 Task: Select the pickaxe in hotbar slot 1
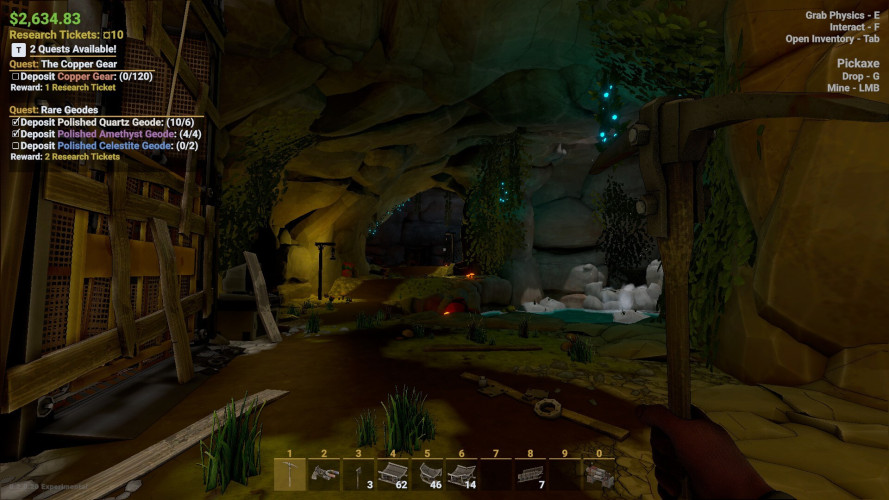[289, 474]
